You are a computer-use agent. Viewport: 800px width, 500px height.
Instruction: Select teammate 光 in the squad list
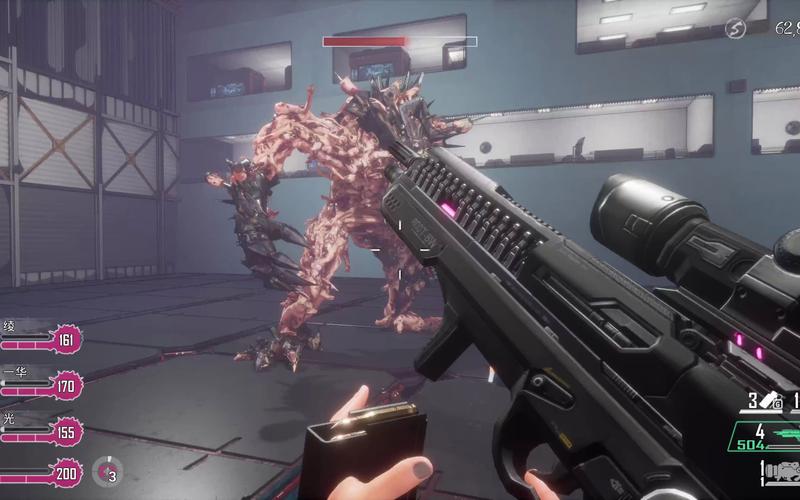click(x=40, y=431)
